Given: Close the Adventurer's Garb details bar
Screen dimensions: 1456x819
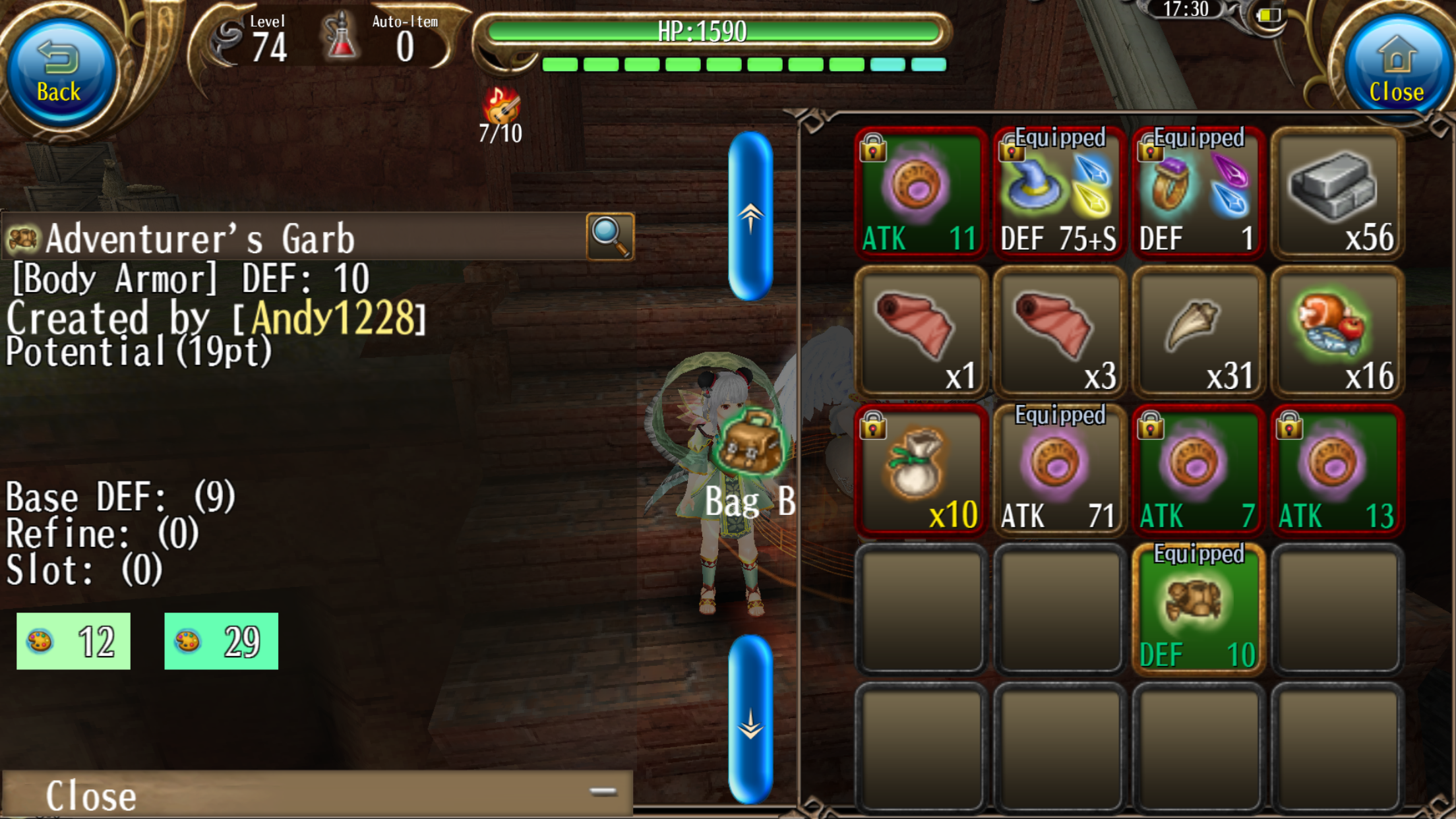Looking at the screenshot, I should (x=317, y=794).
